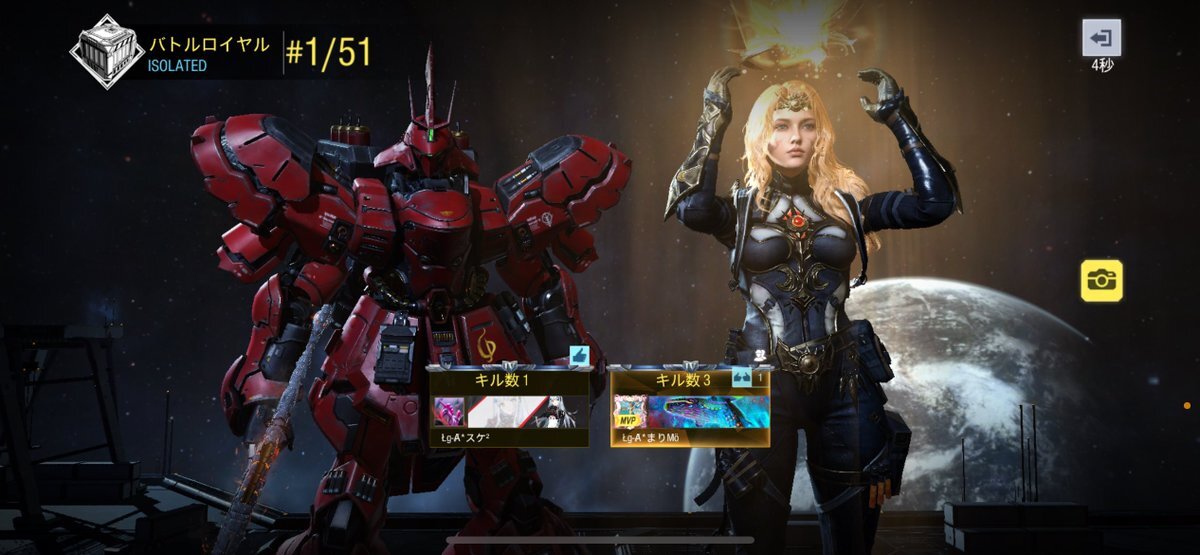Exit the results screen with the leave button
The image size is (1200, 555).
pyautogui.click(x=1101, y=38)
